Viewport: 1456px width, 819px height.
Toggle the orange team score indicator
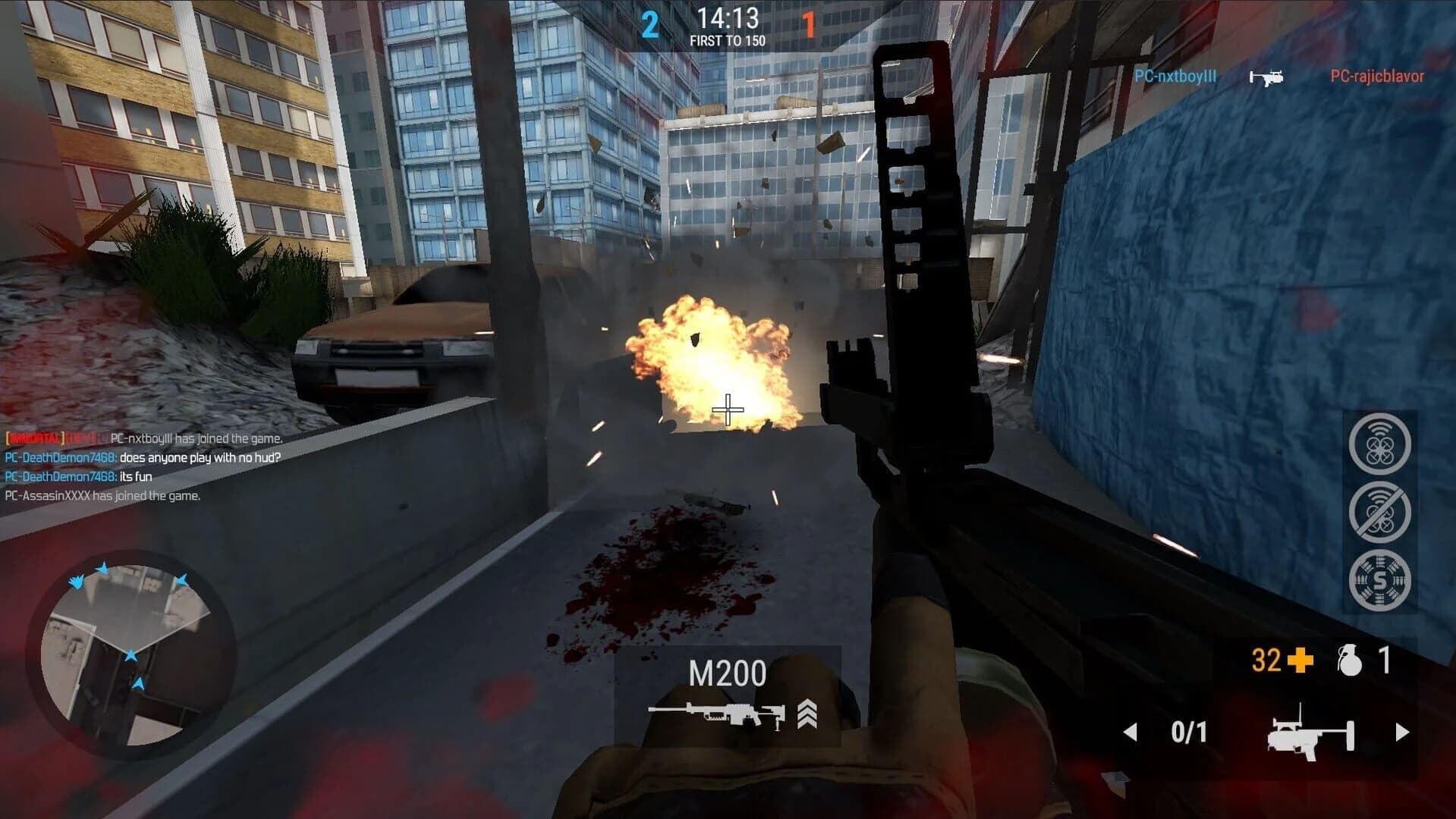809,22
